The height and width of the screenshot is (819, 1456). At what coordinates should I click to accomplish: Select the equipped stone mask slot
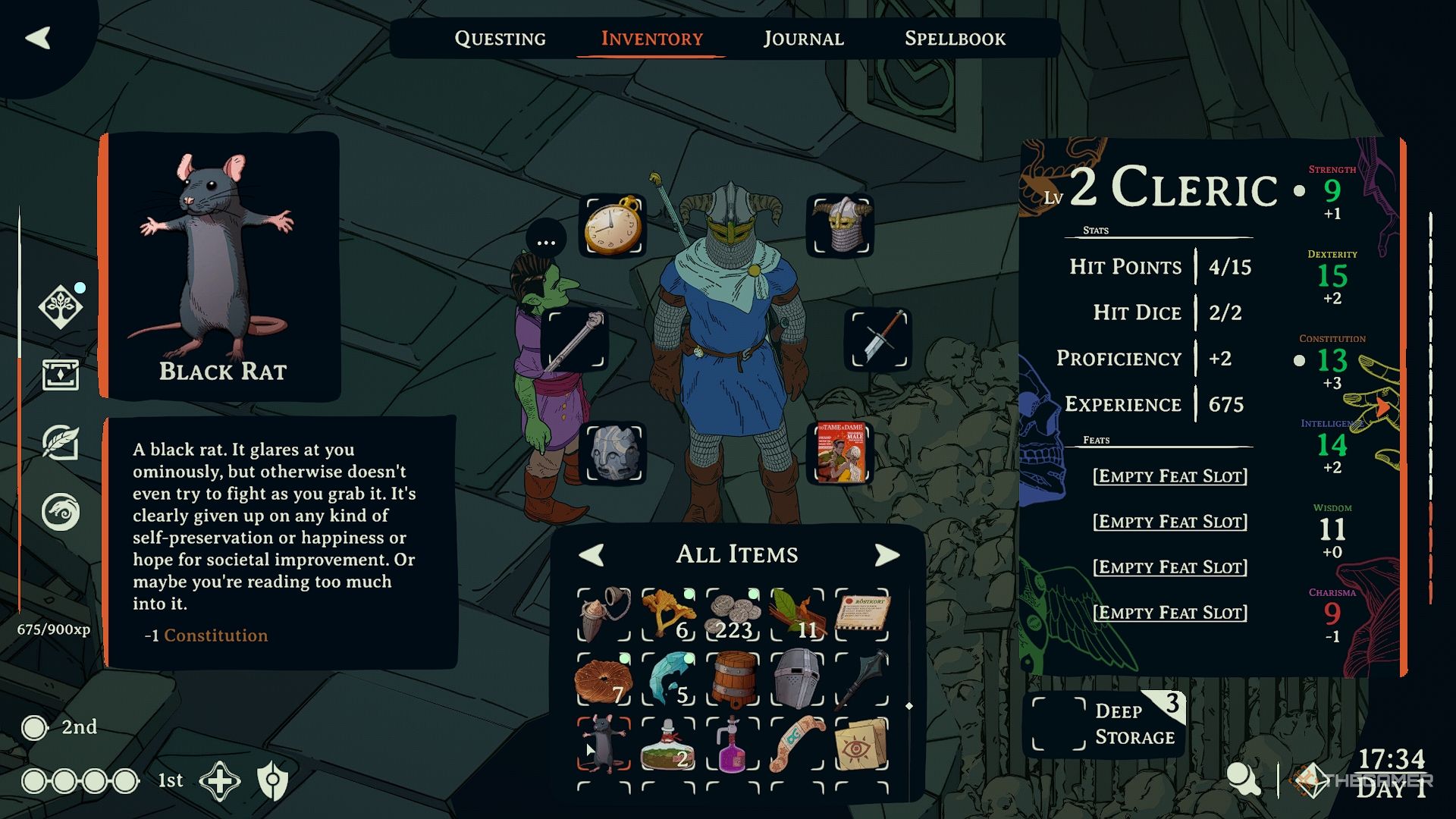tap(613, 453)
